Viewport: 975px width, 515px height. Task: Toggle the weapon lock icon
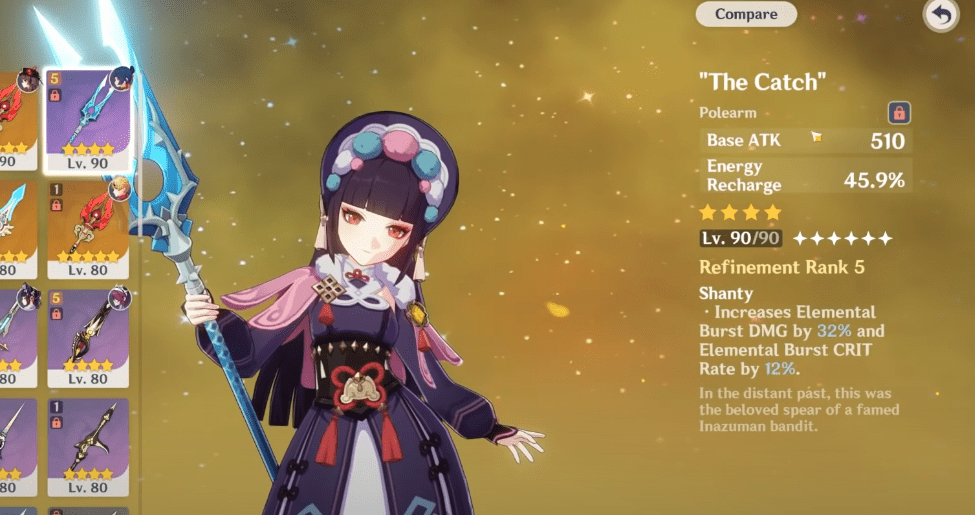tap(898, 113)
